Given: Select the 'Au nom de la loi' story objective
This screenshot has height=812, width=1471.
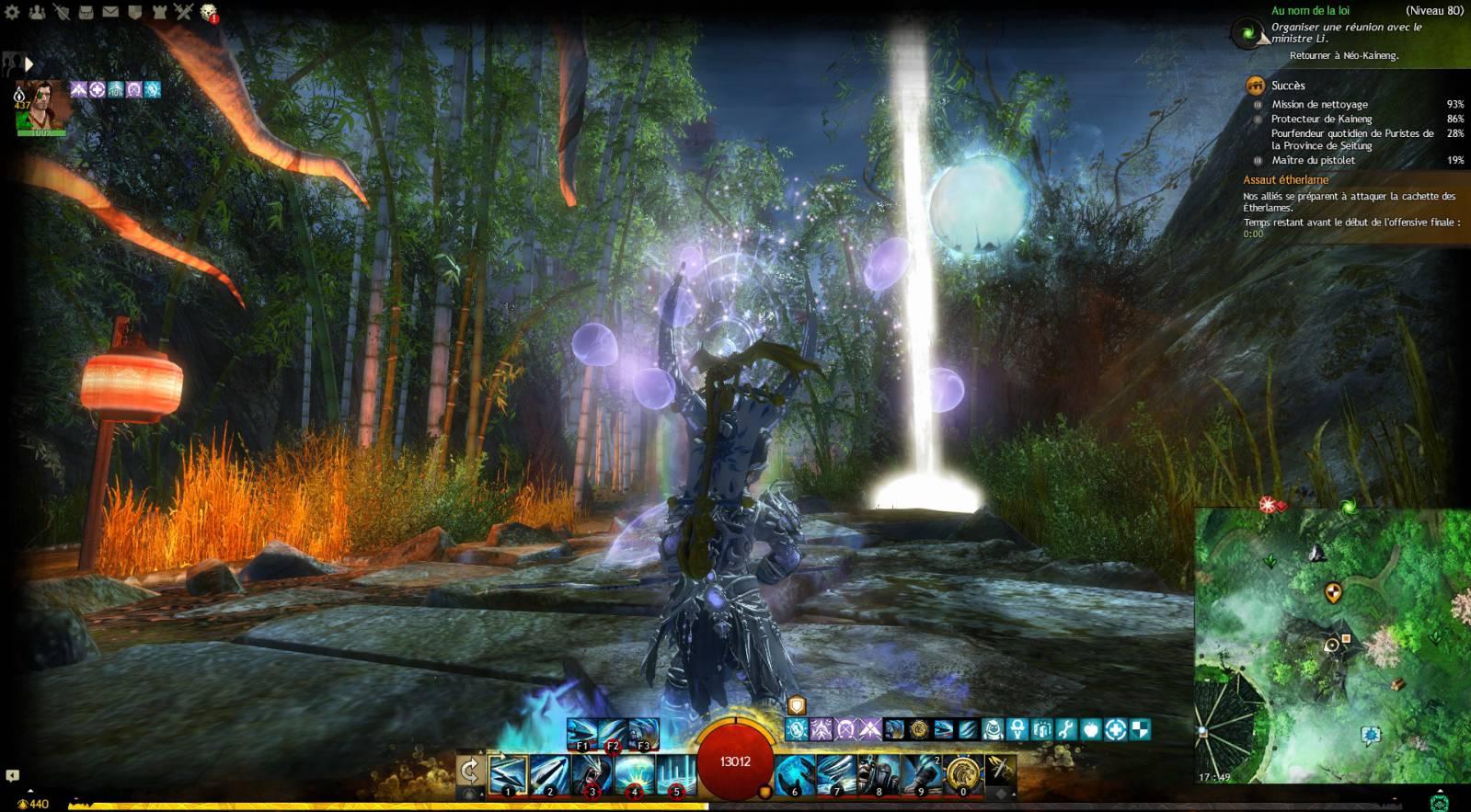Looking at the screenshot, I should [x=1310, y=11].
